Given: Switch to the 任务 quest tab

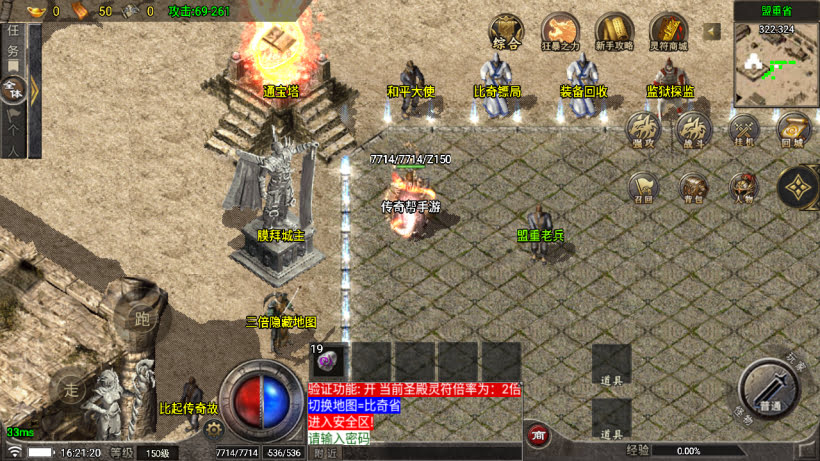Looking at the screenshot, I should coord(13,45).
